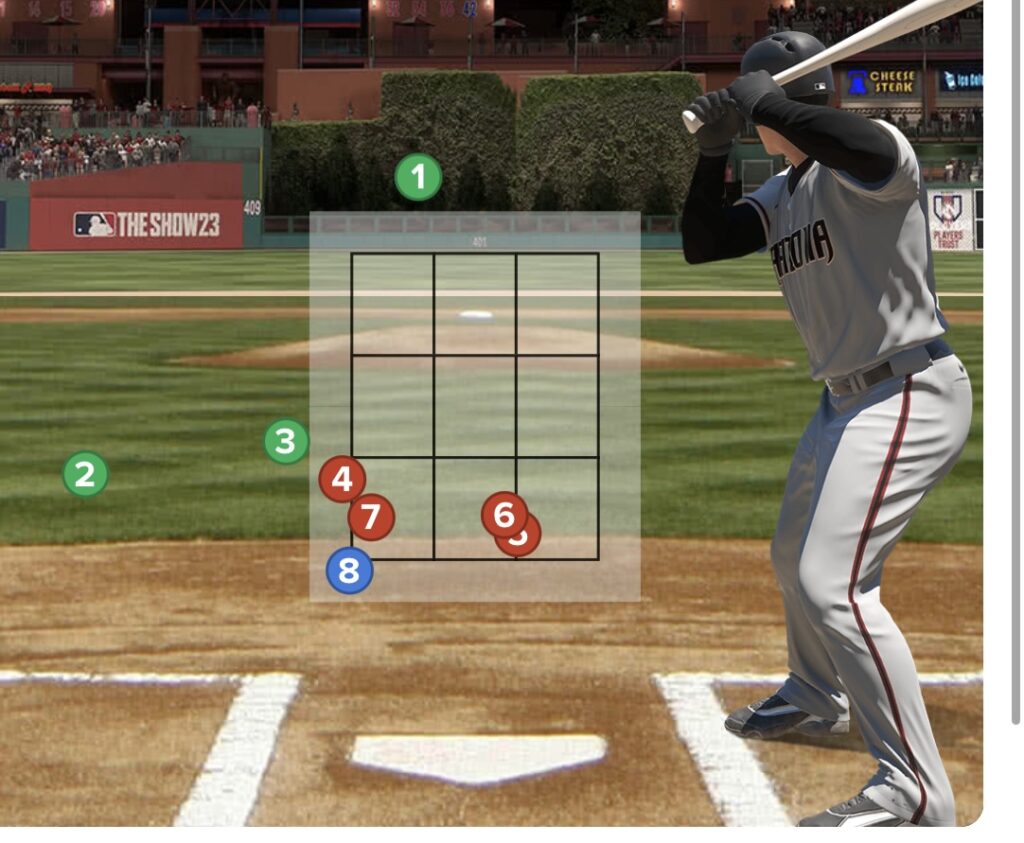Click the green pitch marker labeled 2
The image size is (1024, 843).
click(x=85, y=474)
